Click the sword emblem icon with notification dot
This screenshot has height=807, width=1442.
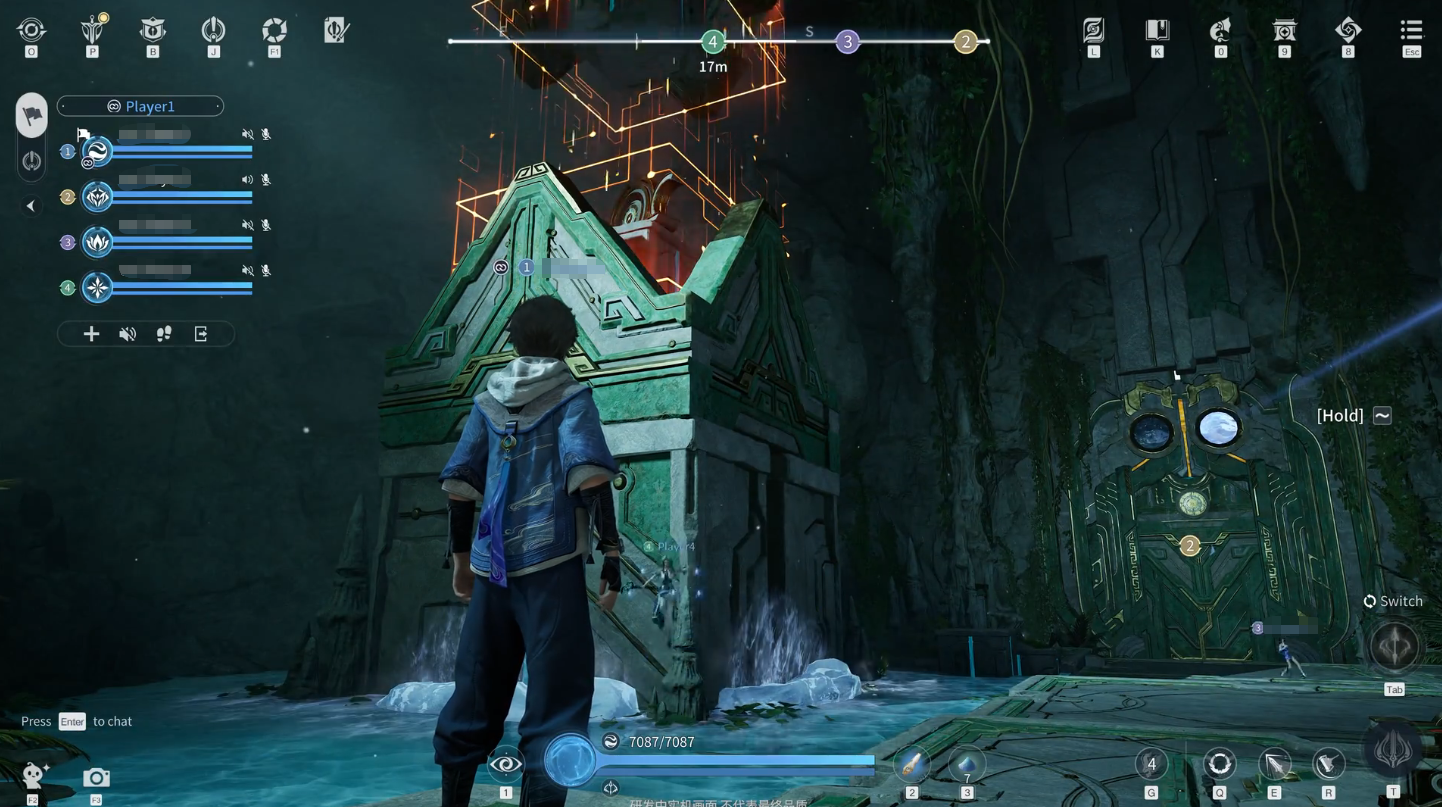pos(93,29)
